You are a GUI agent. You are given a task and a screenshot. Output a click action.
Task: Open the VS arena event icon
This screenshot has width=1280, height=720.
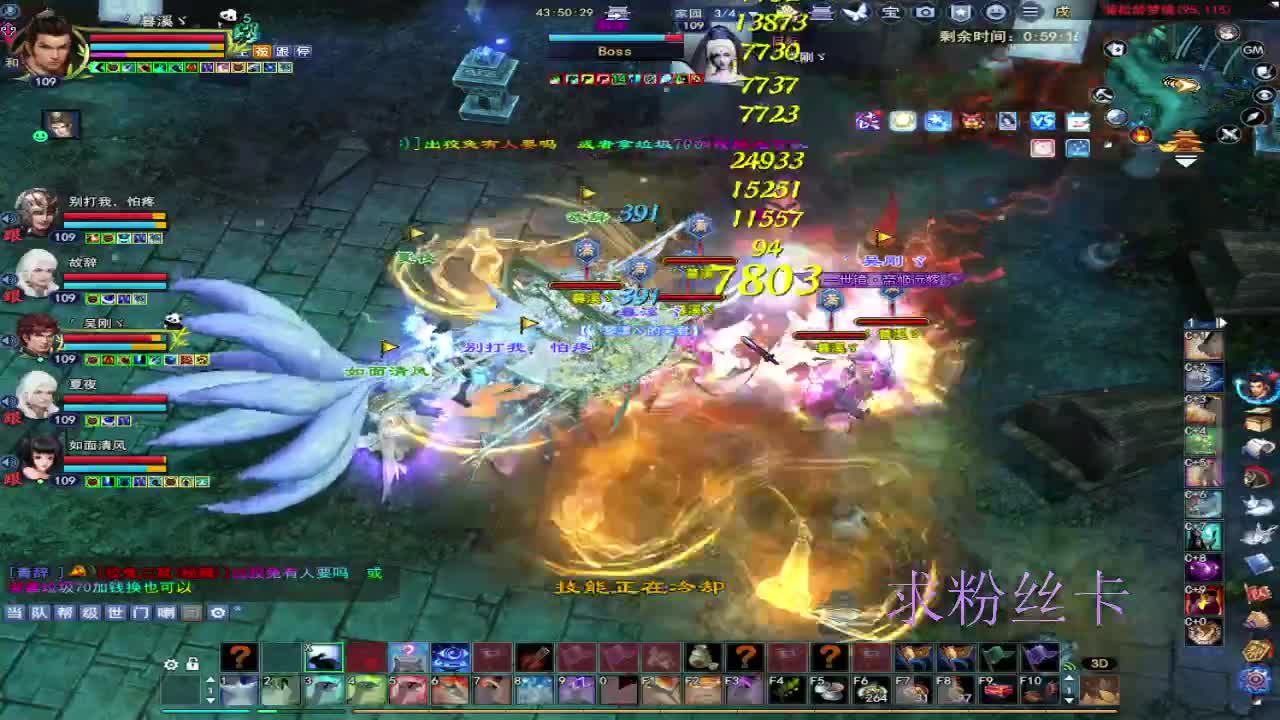1043,121
